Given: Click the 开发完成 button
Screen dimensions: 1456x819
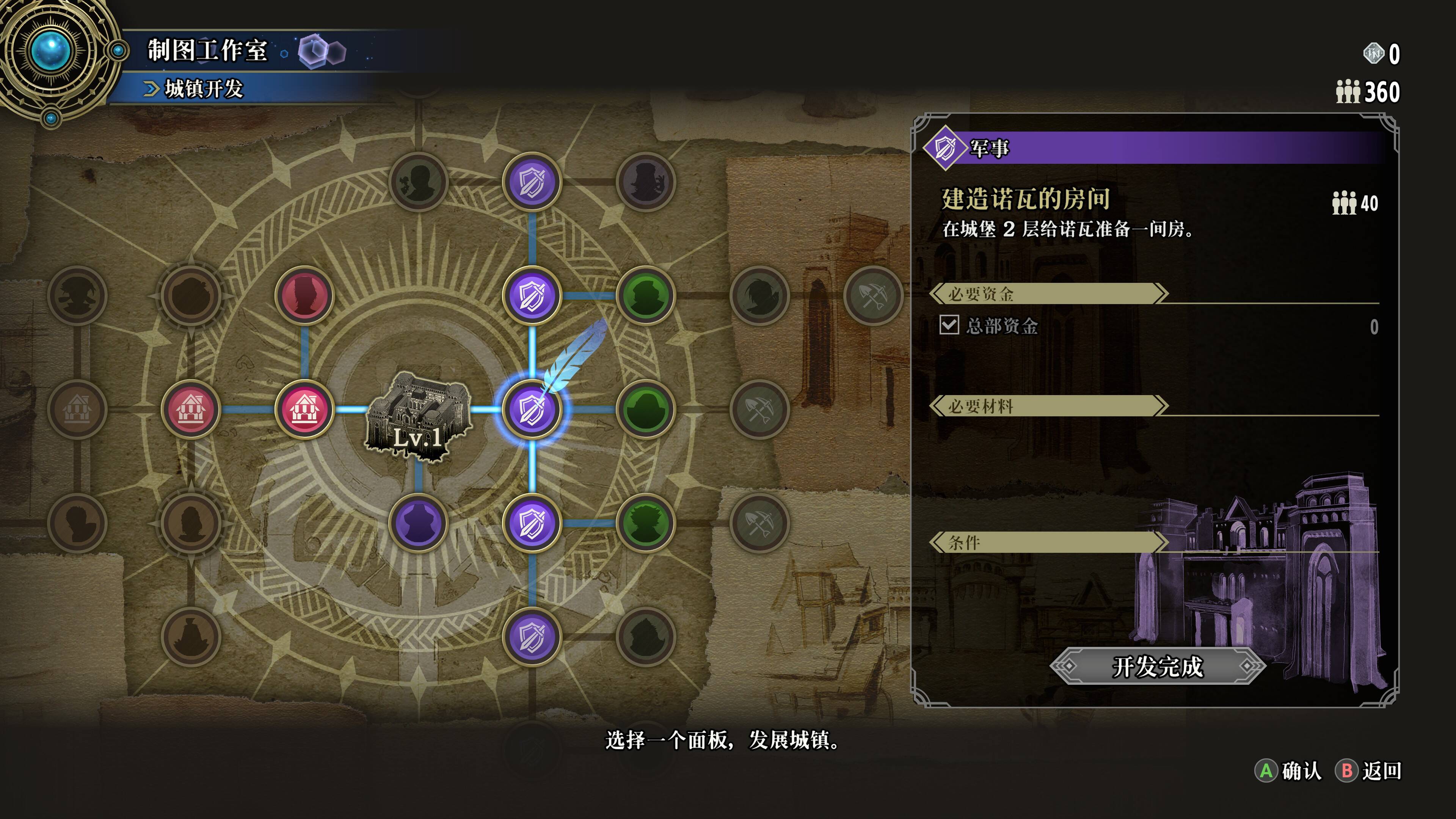Looking at the screenshot, I should [1157, 667].
